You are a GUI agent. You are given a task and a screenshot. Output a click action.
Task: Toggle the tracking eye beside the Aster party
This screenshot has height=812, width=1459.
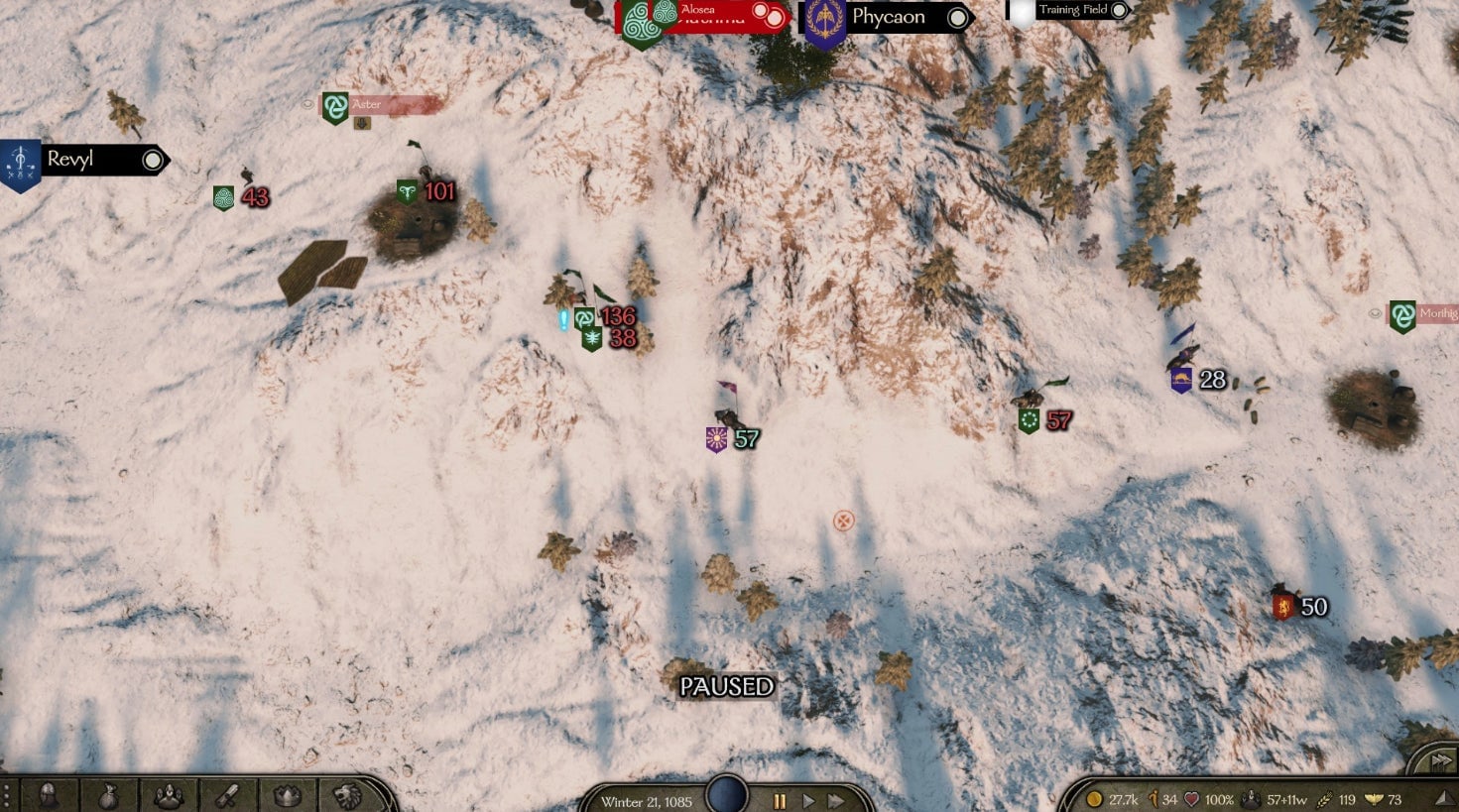tap(310, 103)
